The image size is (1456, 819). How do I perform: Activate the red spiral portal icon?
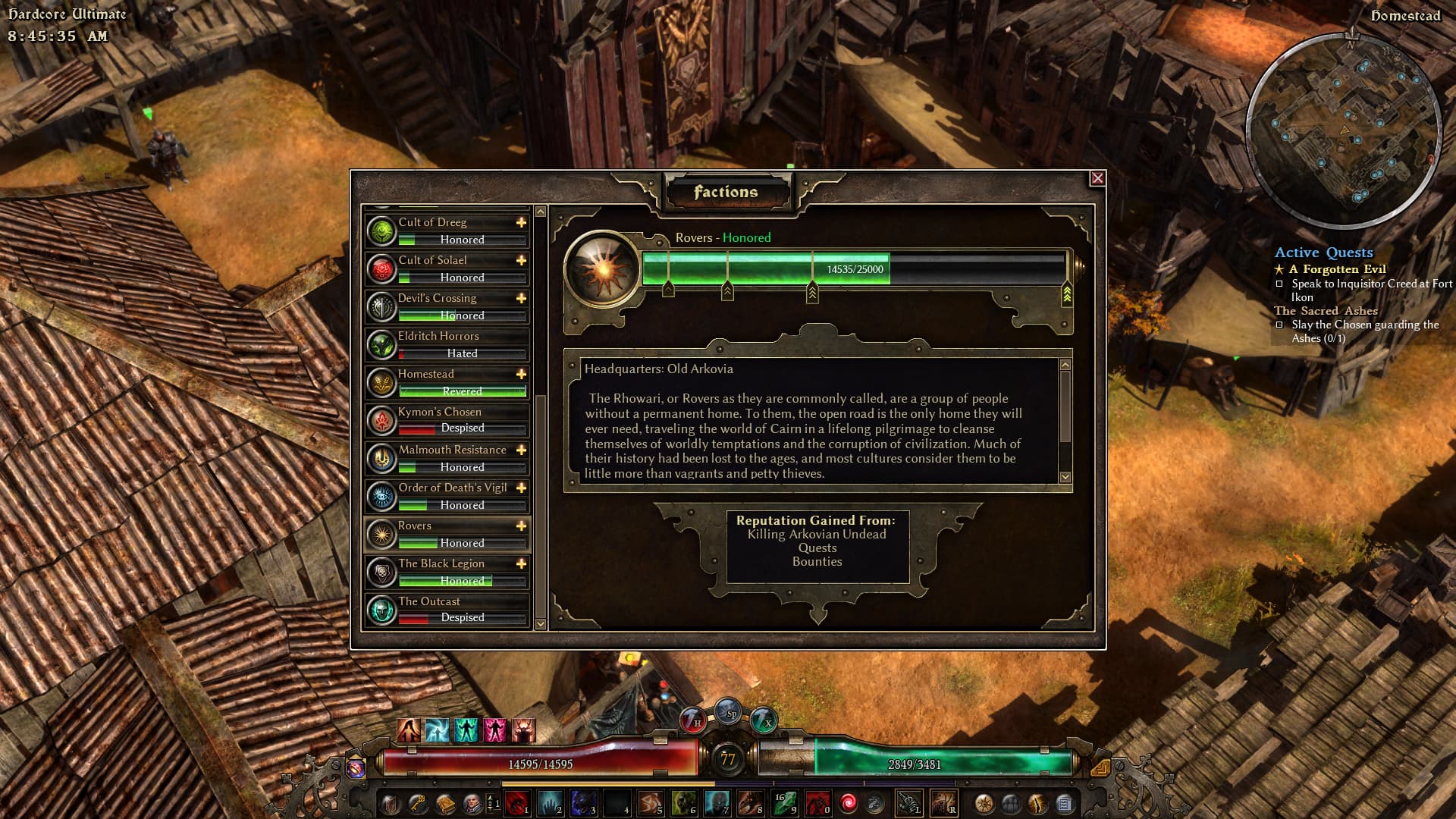(849, 802)
